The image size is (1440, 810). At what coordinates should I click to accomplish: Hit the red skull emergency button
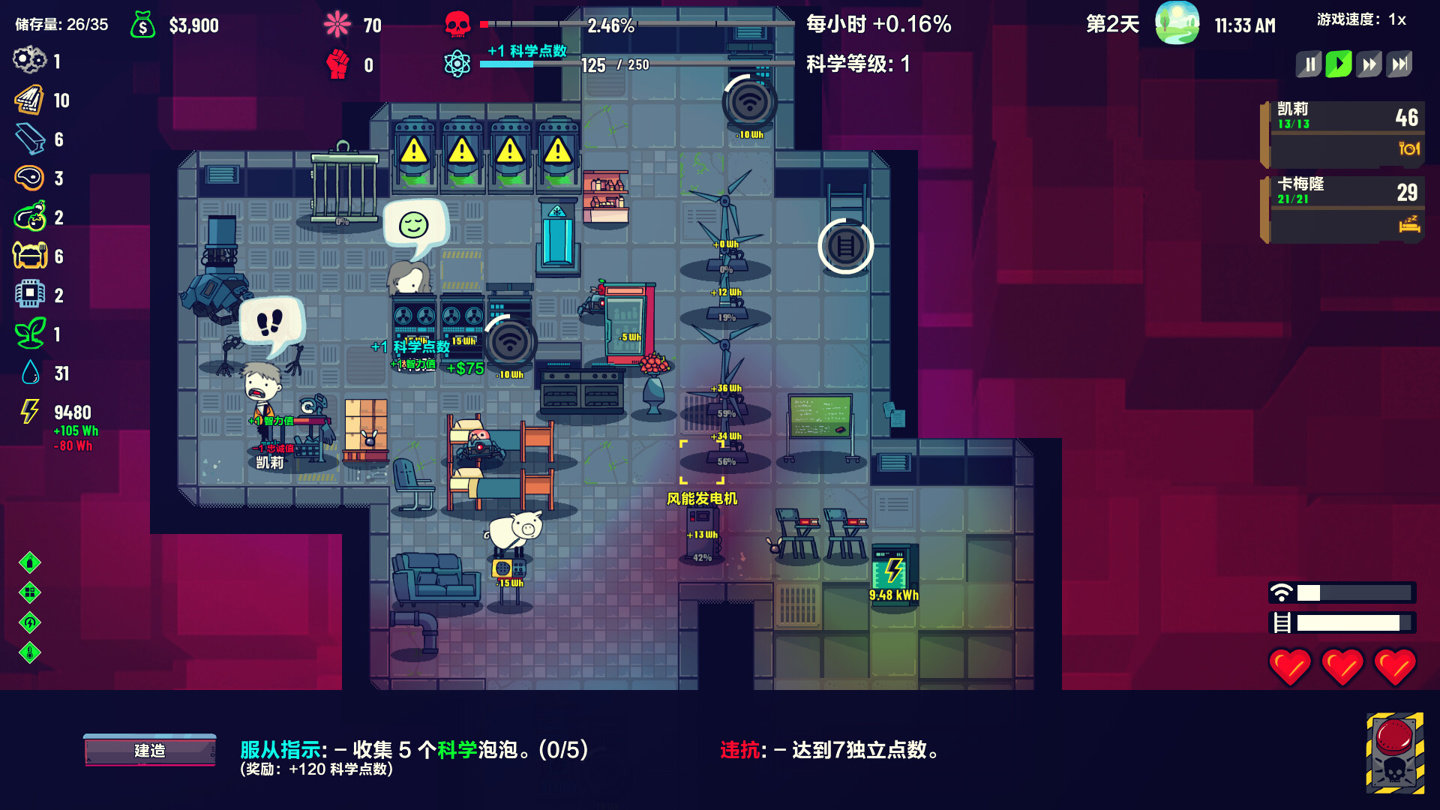[1395, 752]
